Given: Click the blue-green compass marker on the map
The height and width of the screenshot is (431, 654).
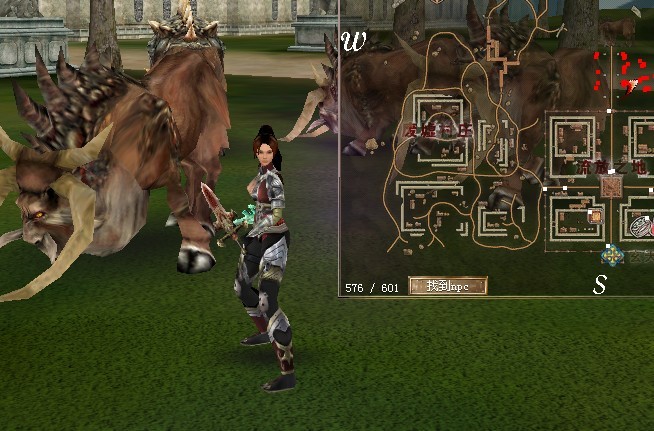Looking at the screenshot, I should pyautogui.click(x=612, y=254).
